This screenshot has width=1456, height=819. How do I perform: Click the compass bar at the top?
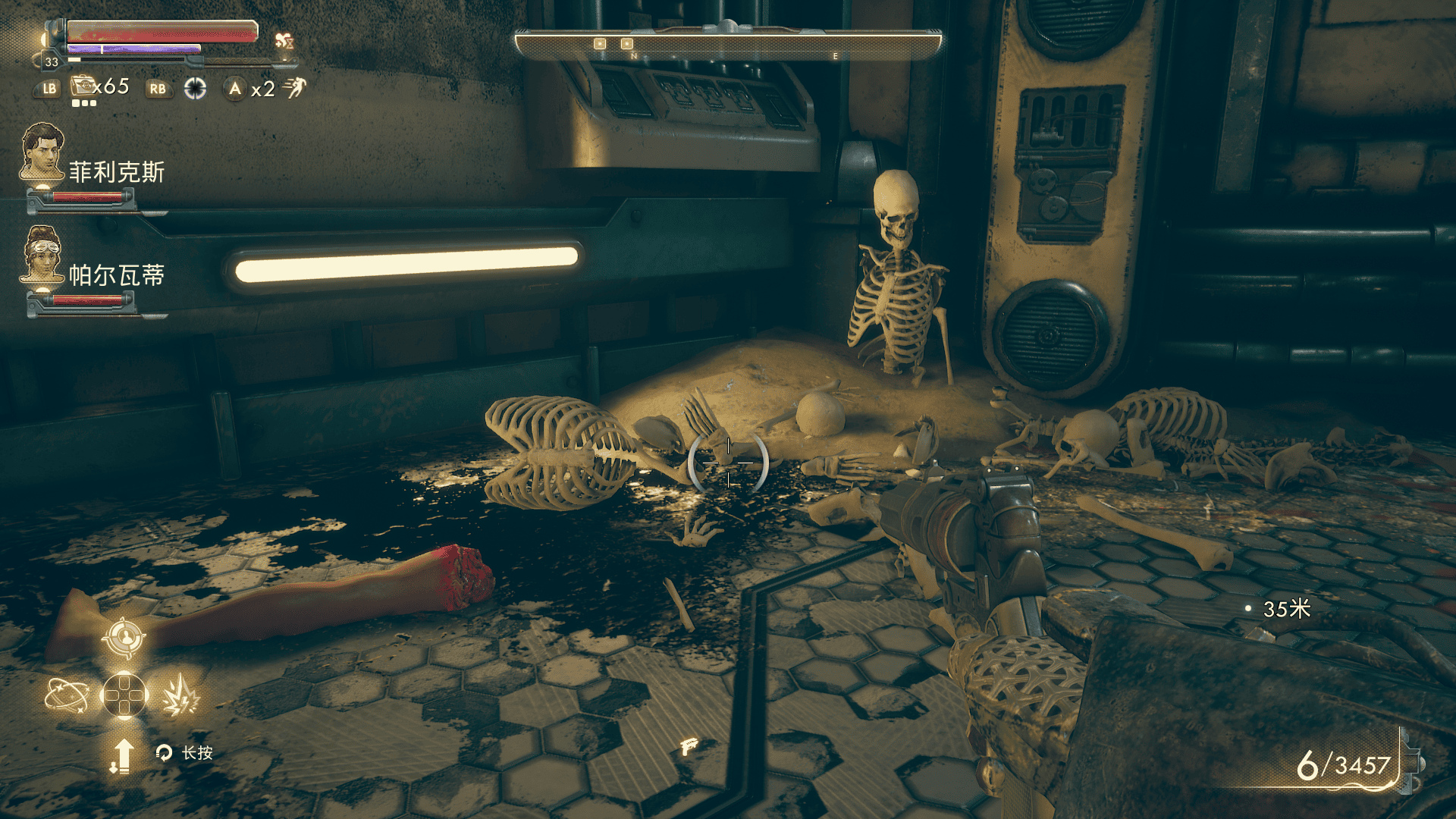[x=728, y=45]
